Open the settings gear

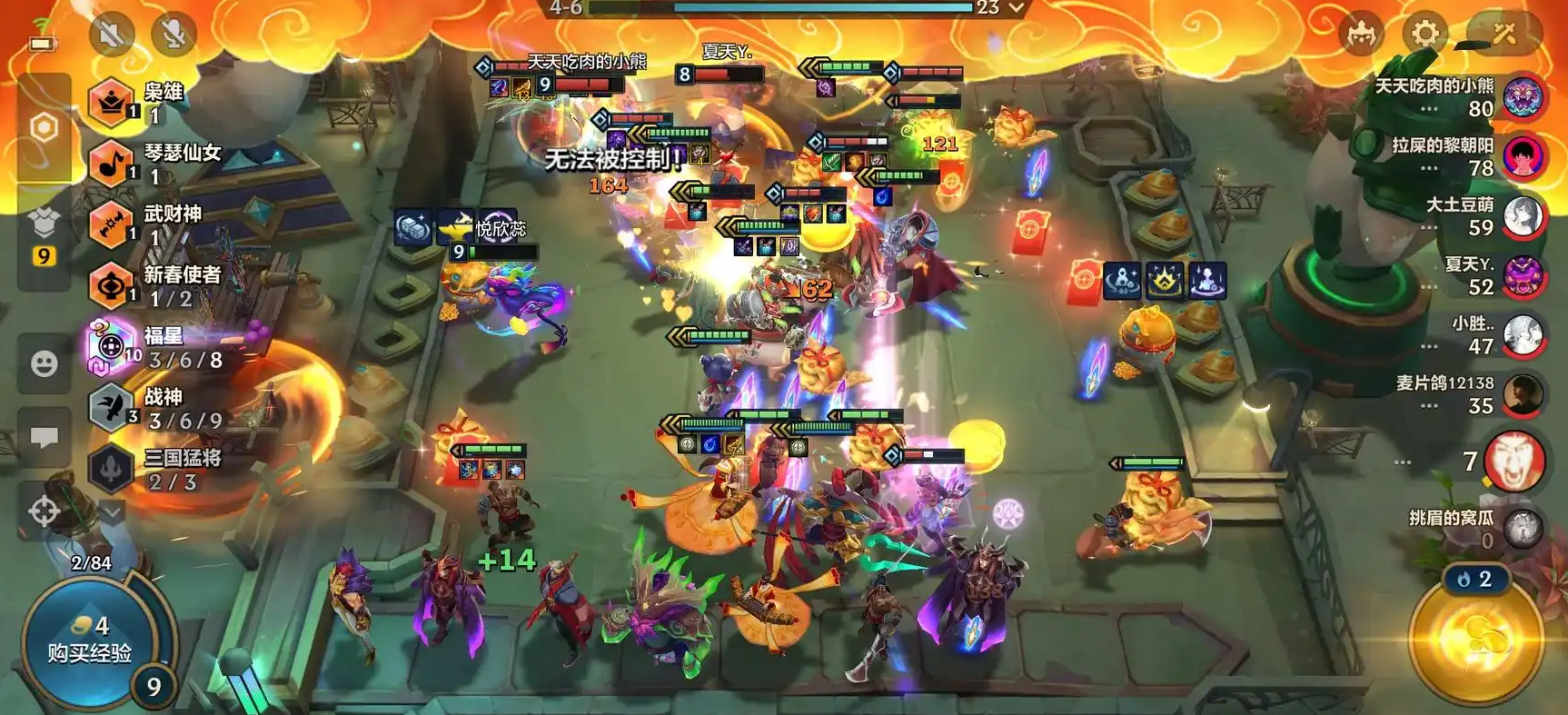[x=1424, y=35]
